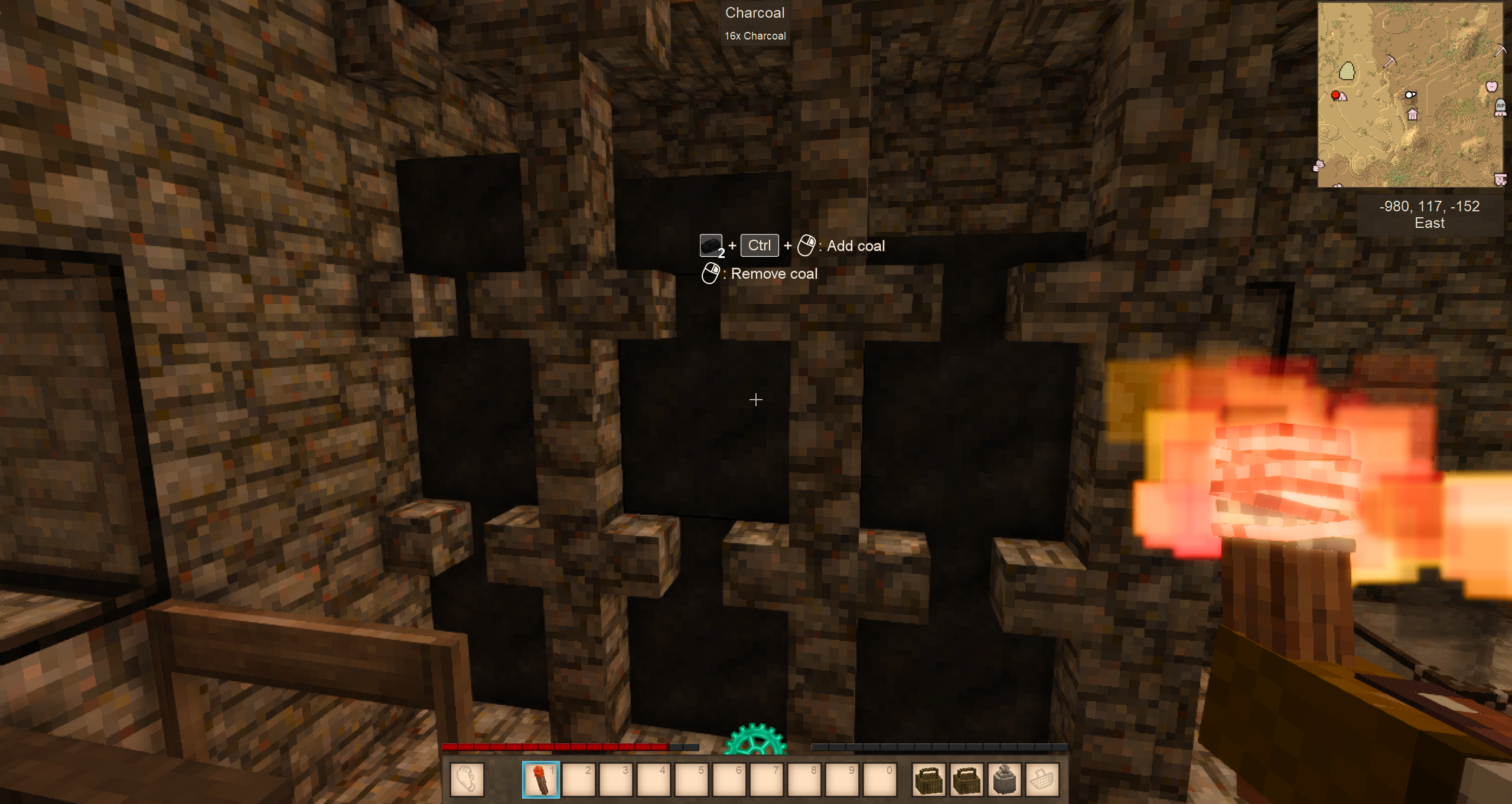
Task: Click the empty basket-outline bag slot
Action: point(1042,779)
